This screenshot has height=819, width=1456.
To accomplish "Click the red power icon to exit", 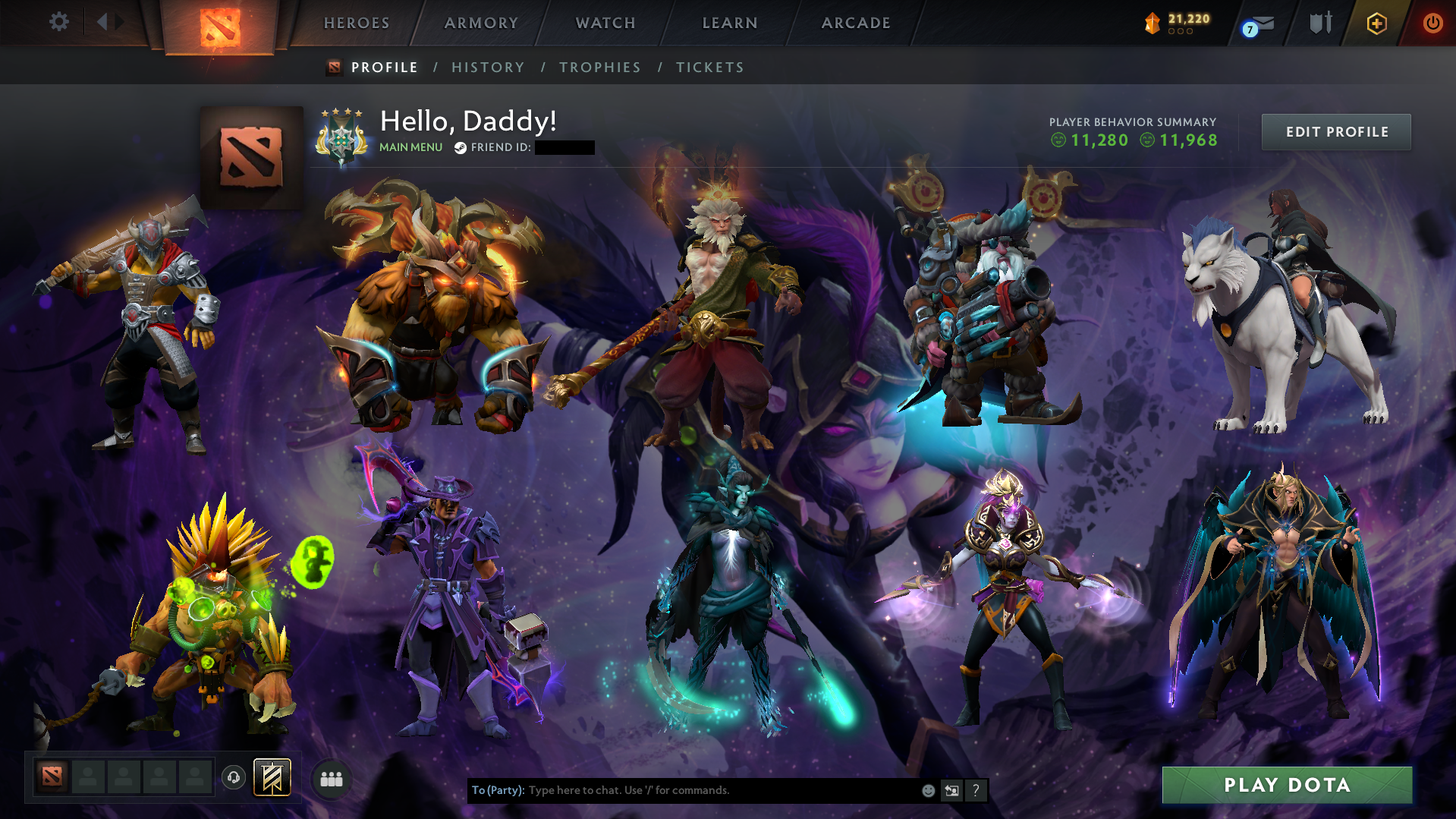I will tap(1432, 23).
